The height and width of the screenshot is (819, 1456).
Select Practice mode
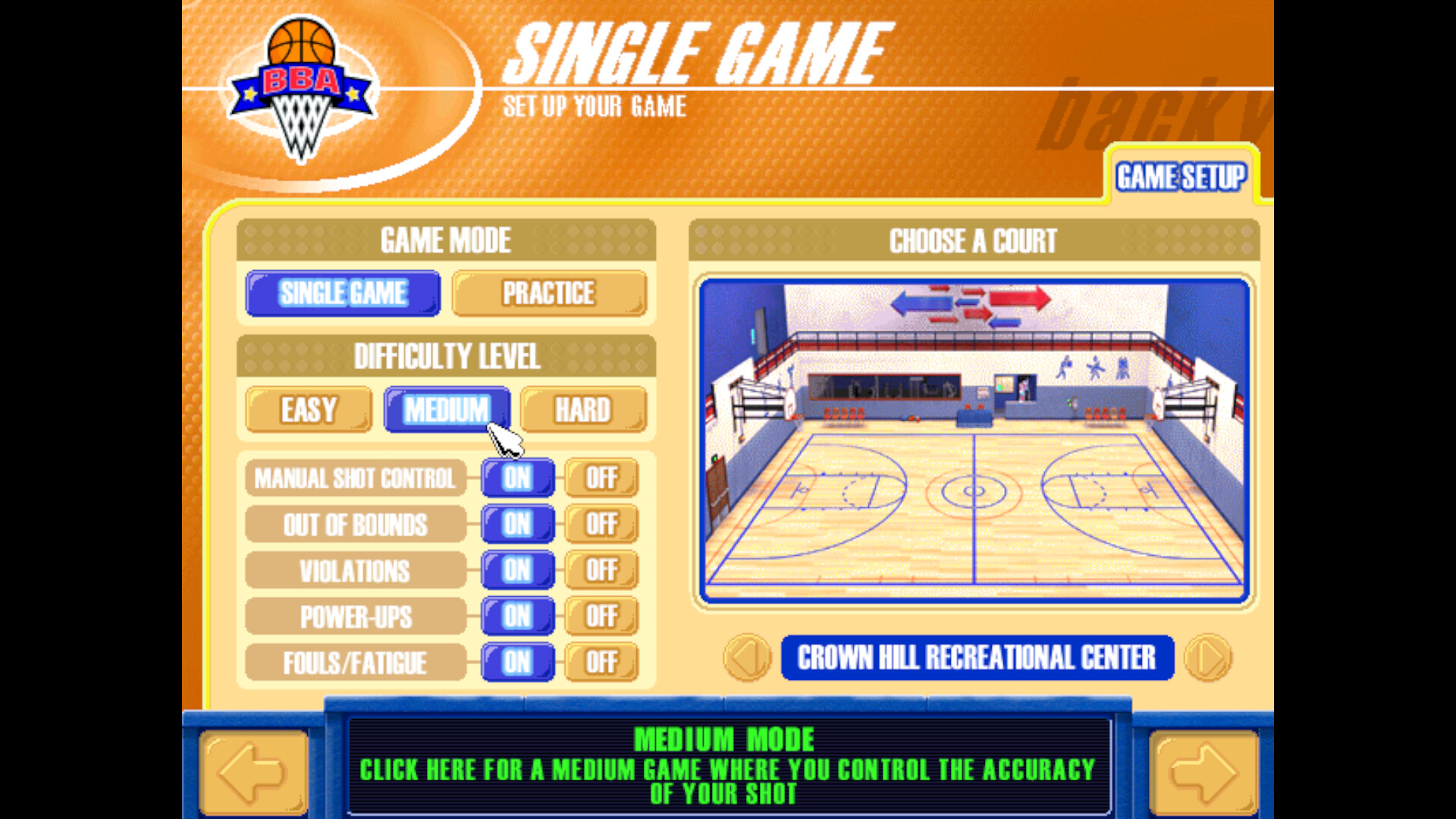[548, 294]
